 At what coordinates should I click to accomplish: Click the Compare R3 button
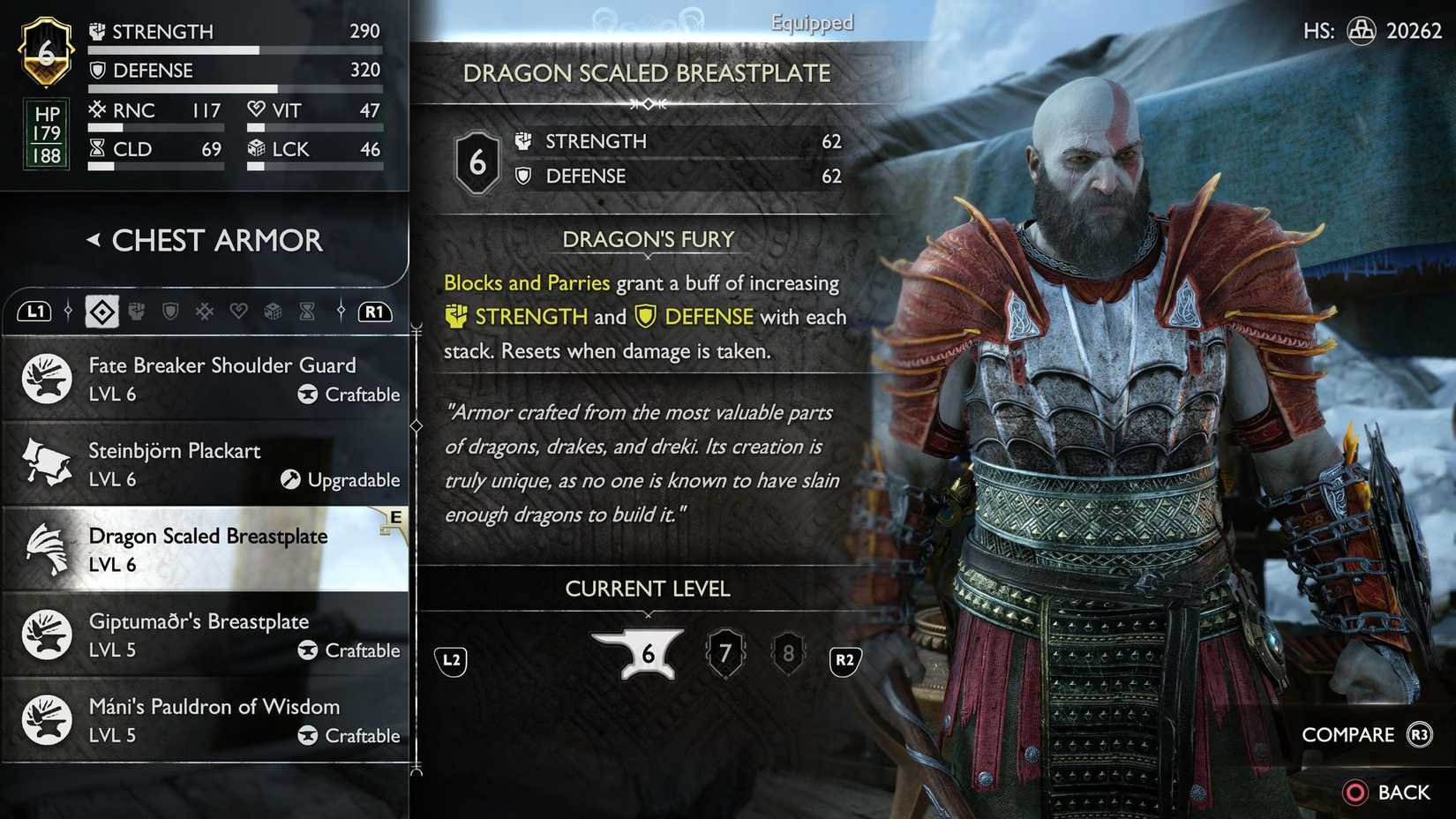pyautogui.click(x=1367, y=733)
